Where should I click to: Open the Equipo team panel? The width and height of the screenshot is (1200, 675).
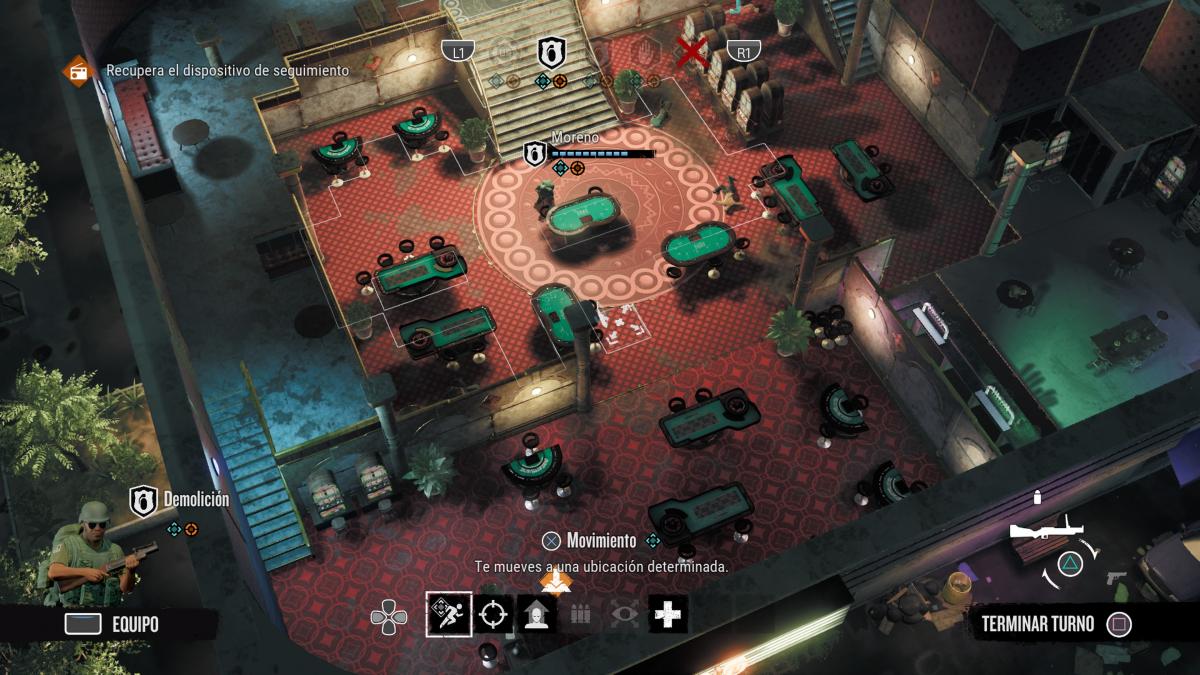pyautogui.click(x=112, y=624)
